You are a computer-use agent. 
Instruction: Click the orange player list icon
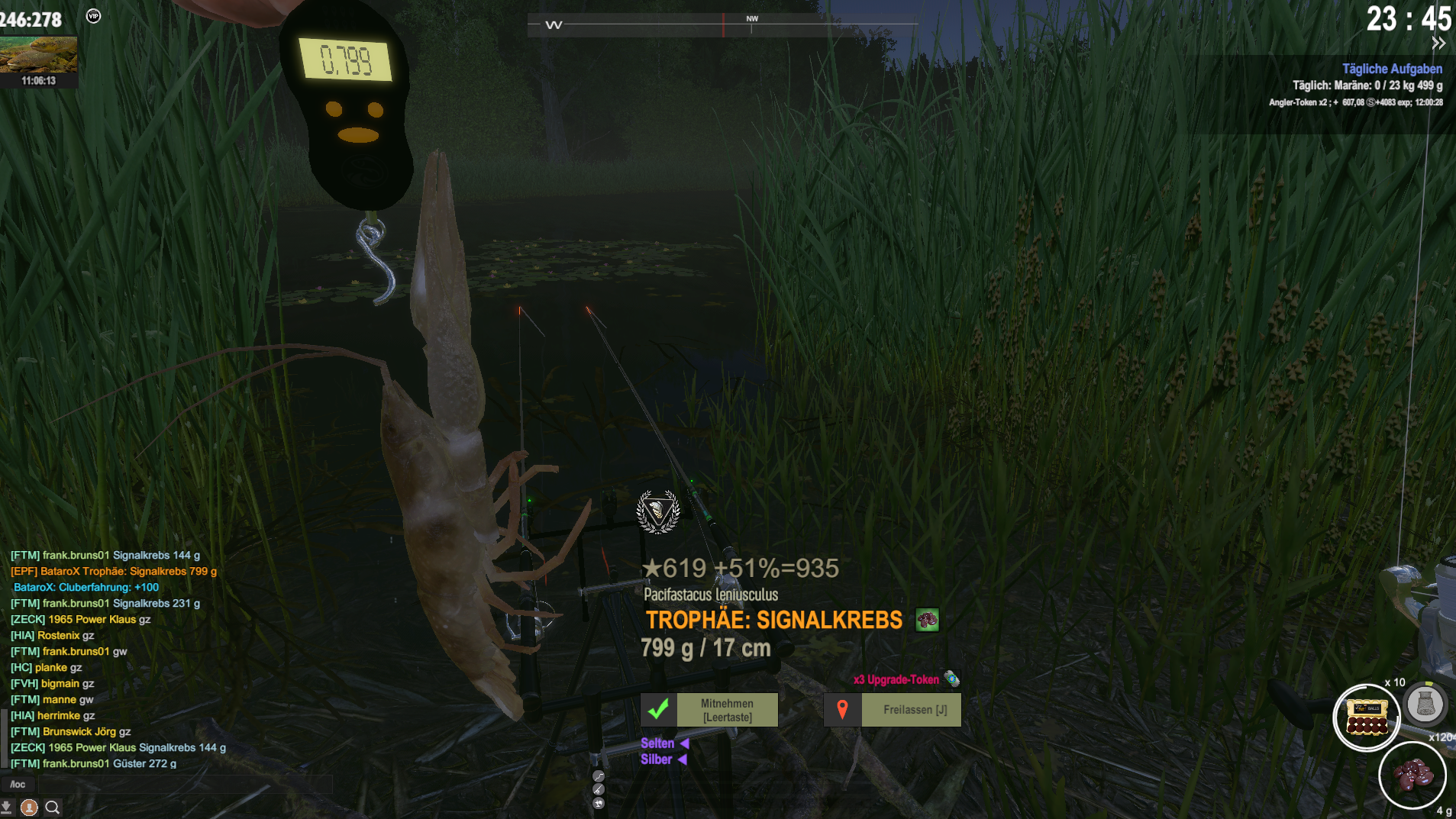tap(29, 807)
